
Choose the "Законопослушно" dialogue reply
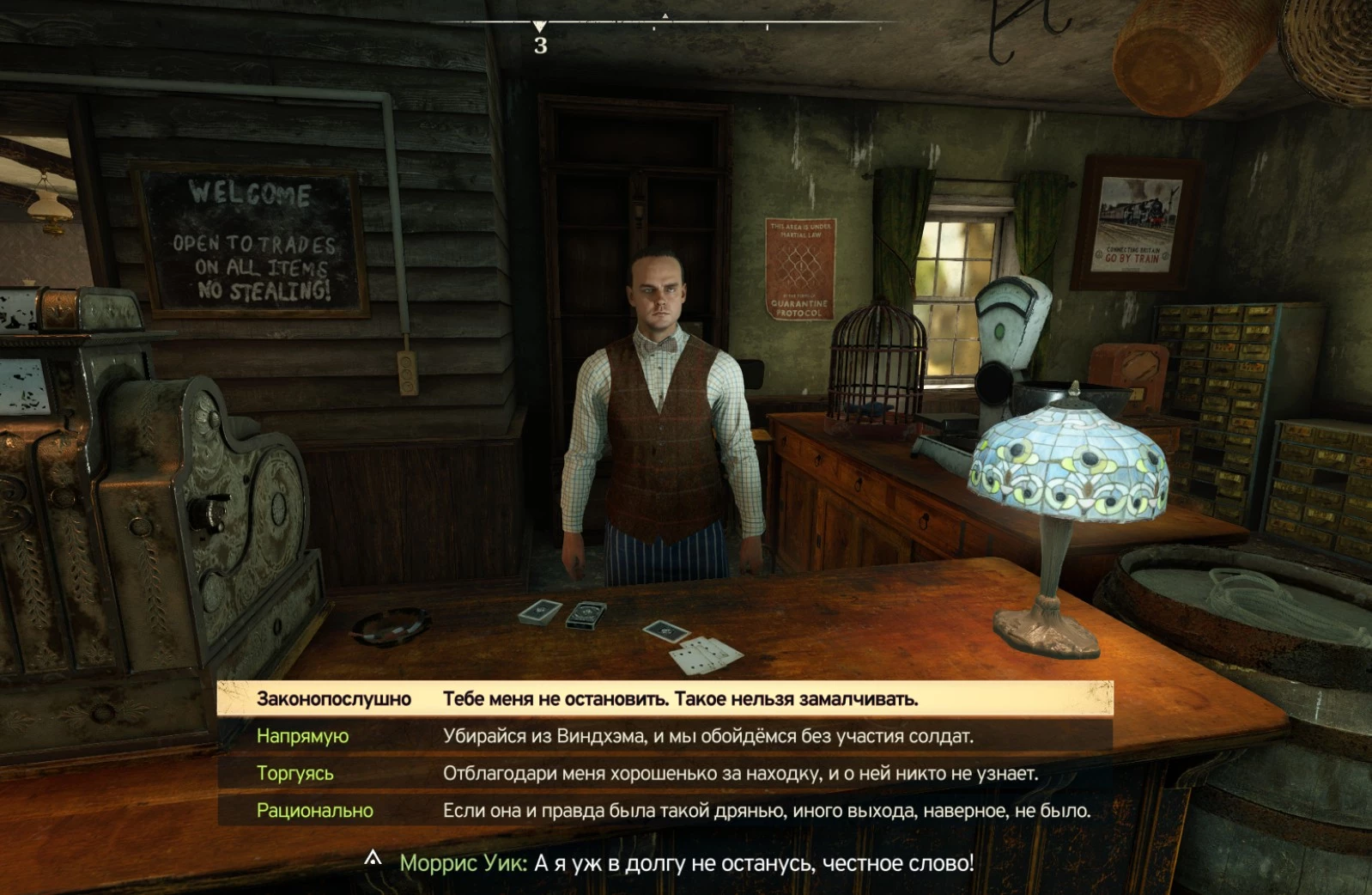click(x=664, y=698)
